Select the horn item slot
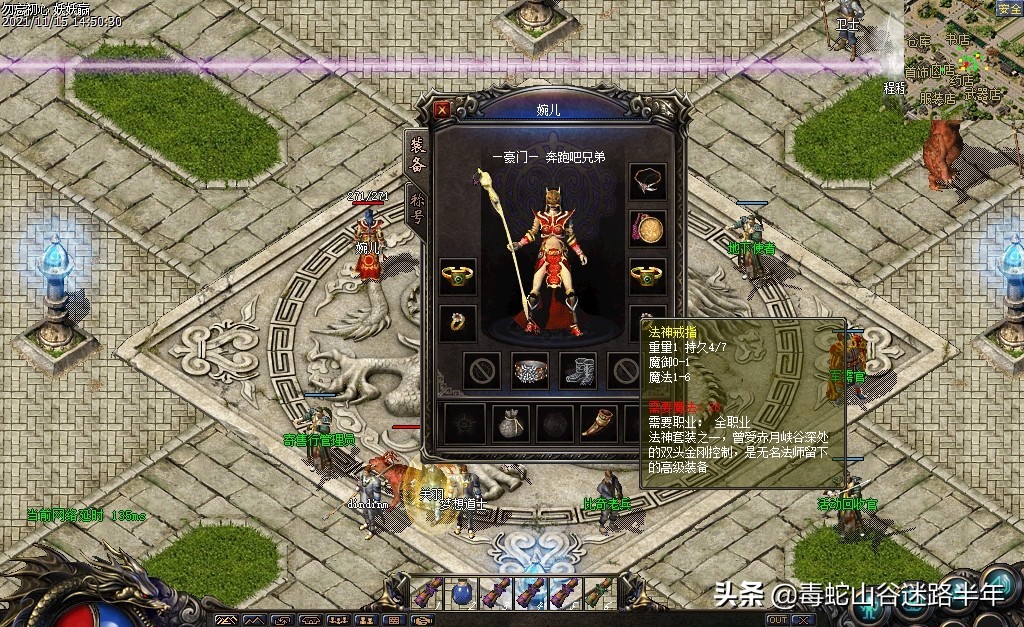 coord(600,423)
